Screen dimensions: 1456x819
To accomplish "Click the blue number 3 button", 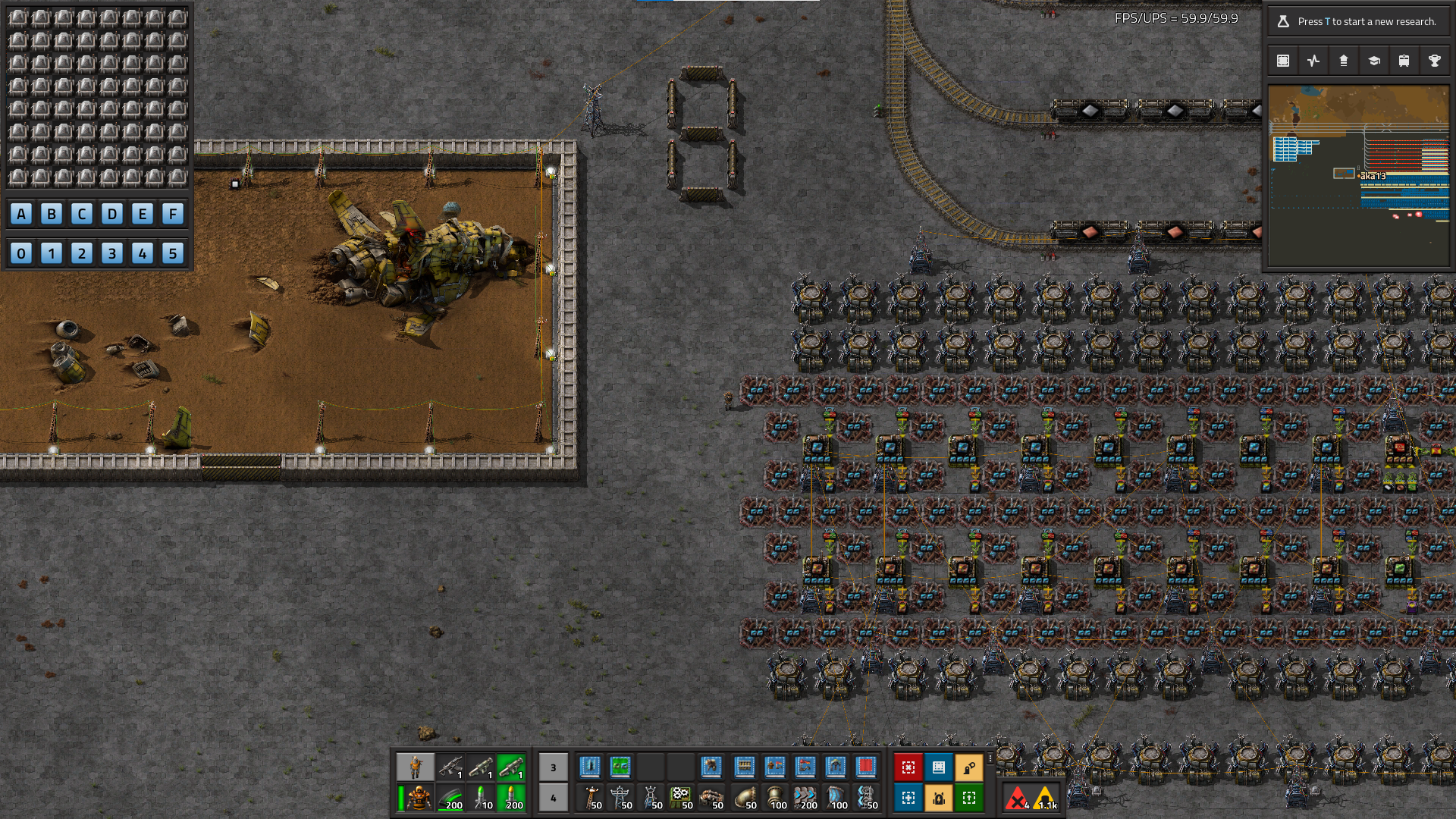I will point(112,253).
